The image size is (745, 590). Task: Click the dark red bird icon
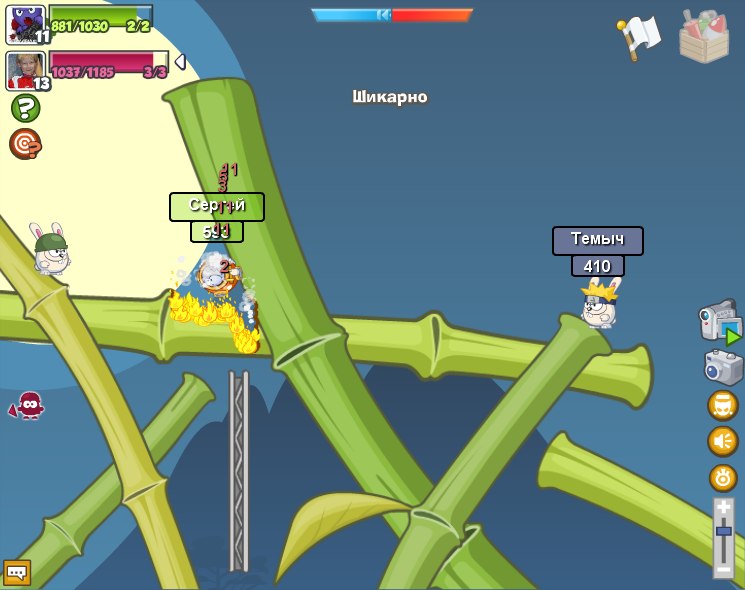28,405
